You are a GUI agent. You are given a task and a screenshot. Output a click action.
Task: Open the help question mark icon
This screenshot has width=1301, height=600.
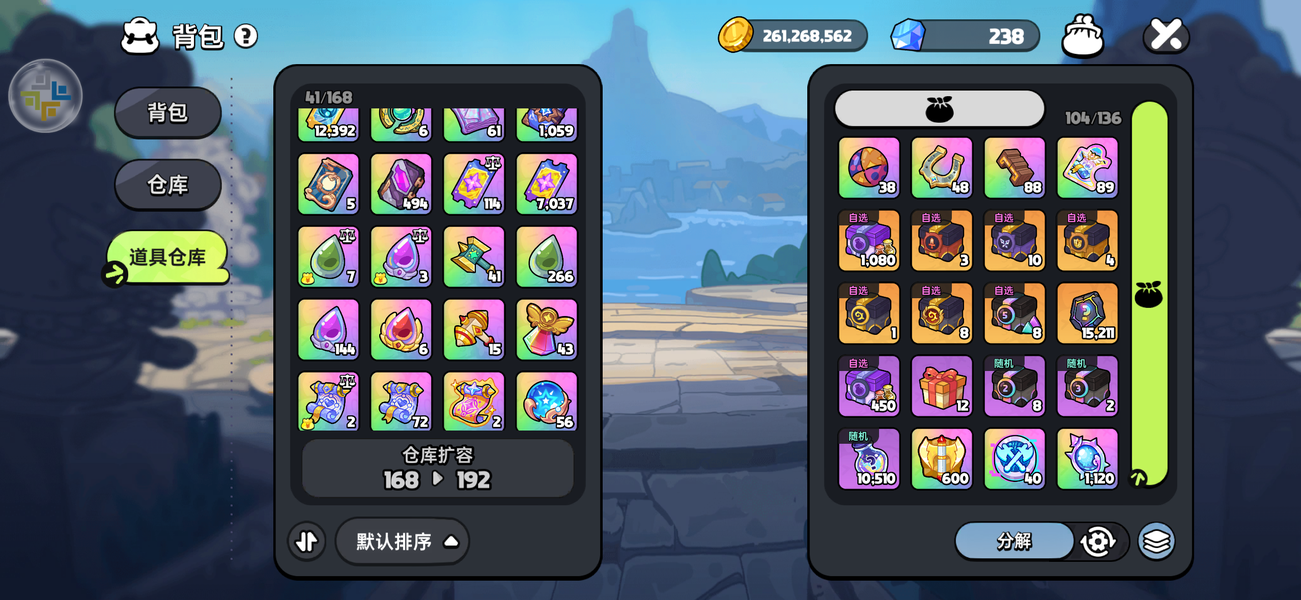click(x=246, y=36)
